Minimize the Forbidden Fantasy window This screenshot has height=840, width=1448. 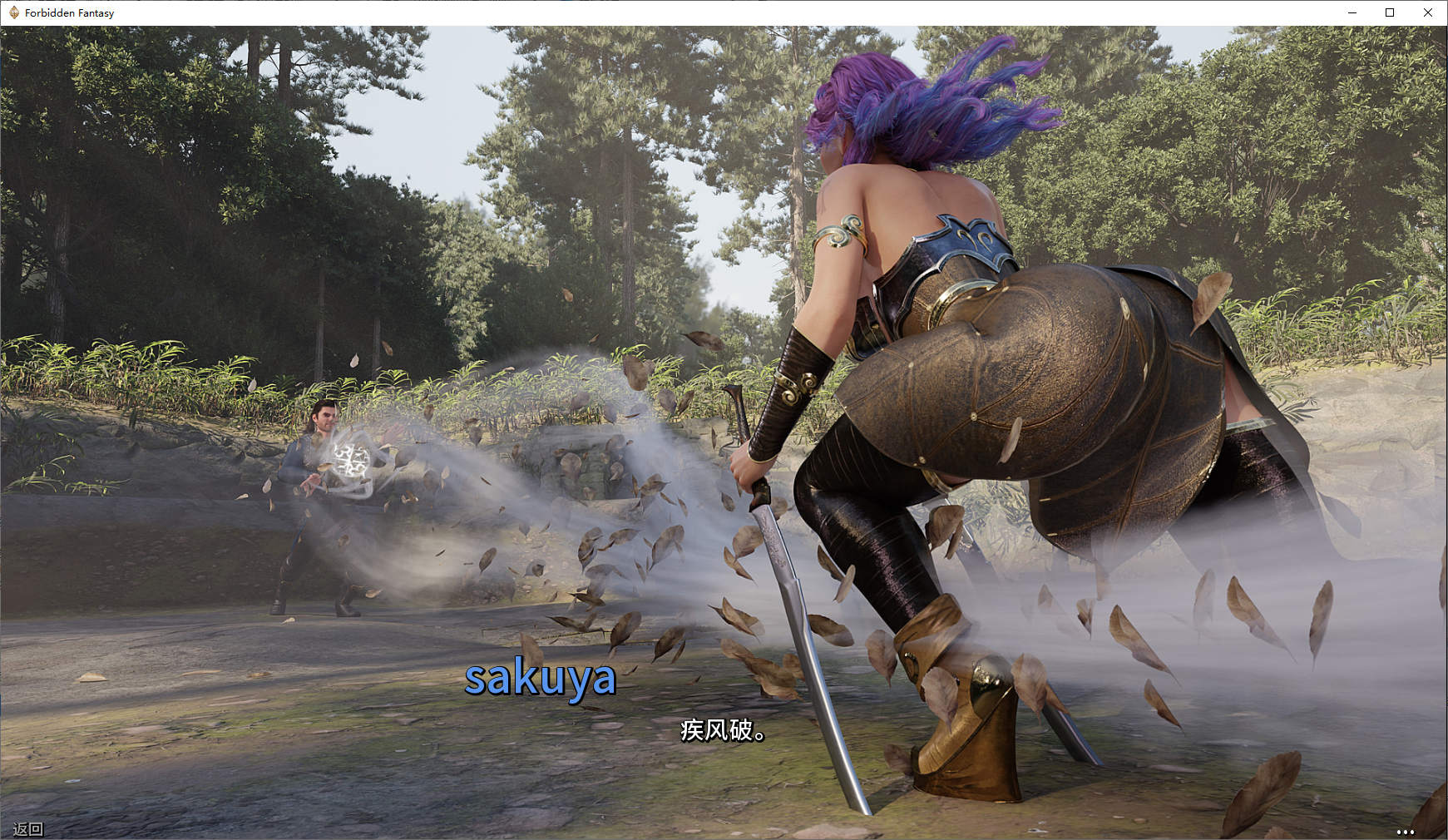click(1352, 12)
